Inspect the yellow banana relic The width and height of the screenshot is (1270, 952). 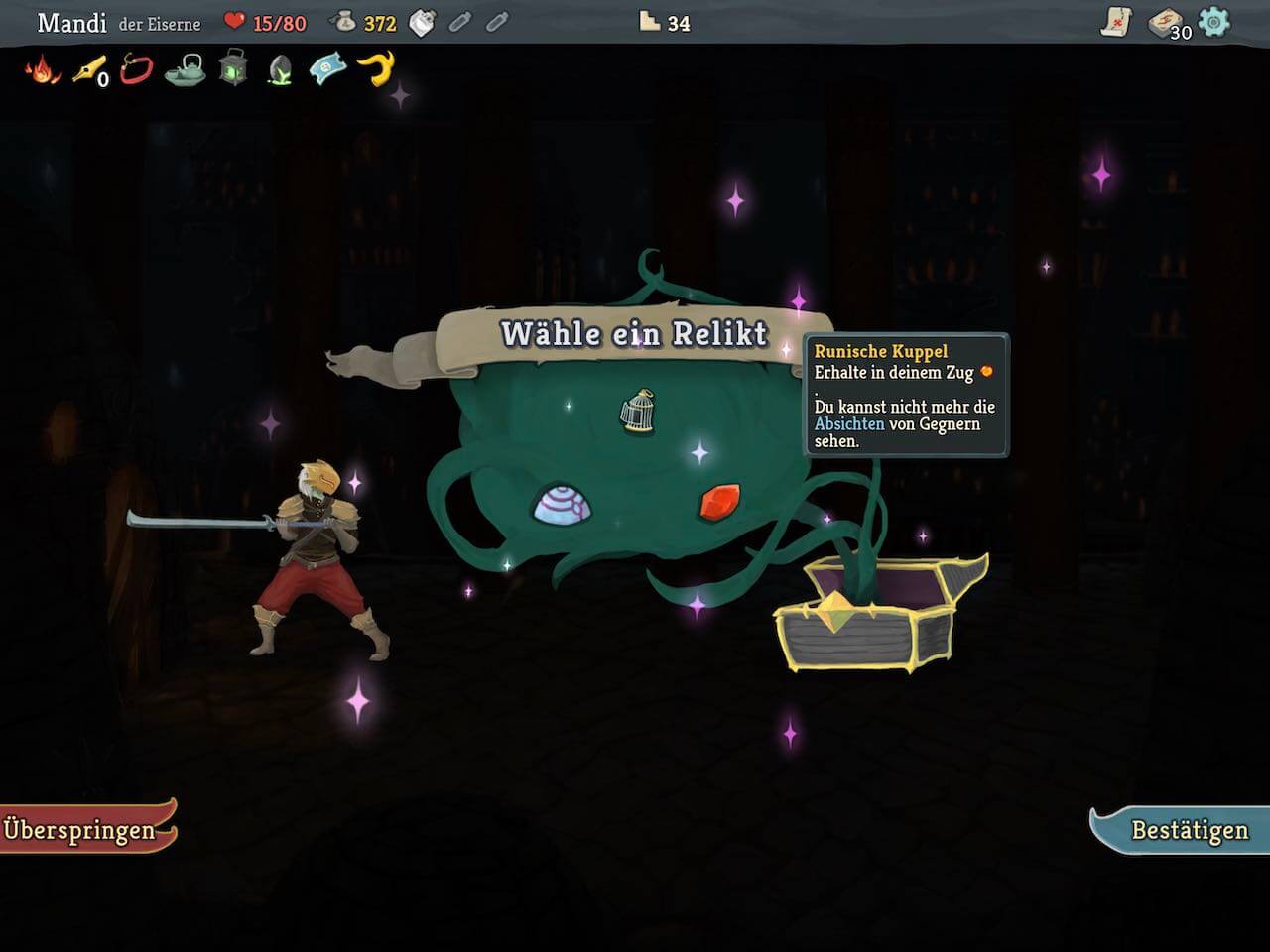coord(376,68)
